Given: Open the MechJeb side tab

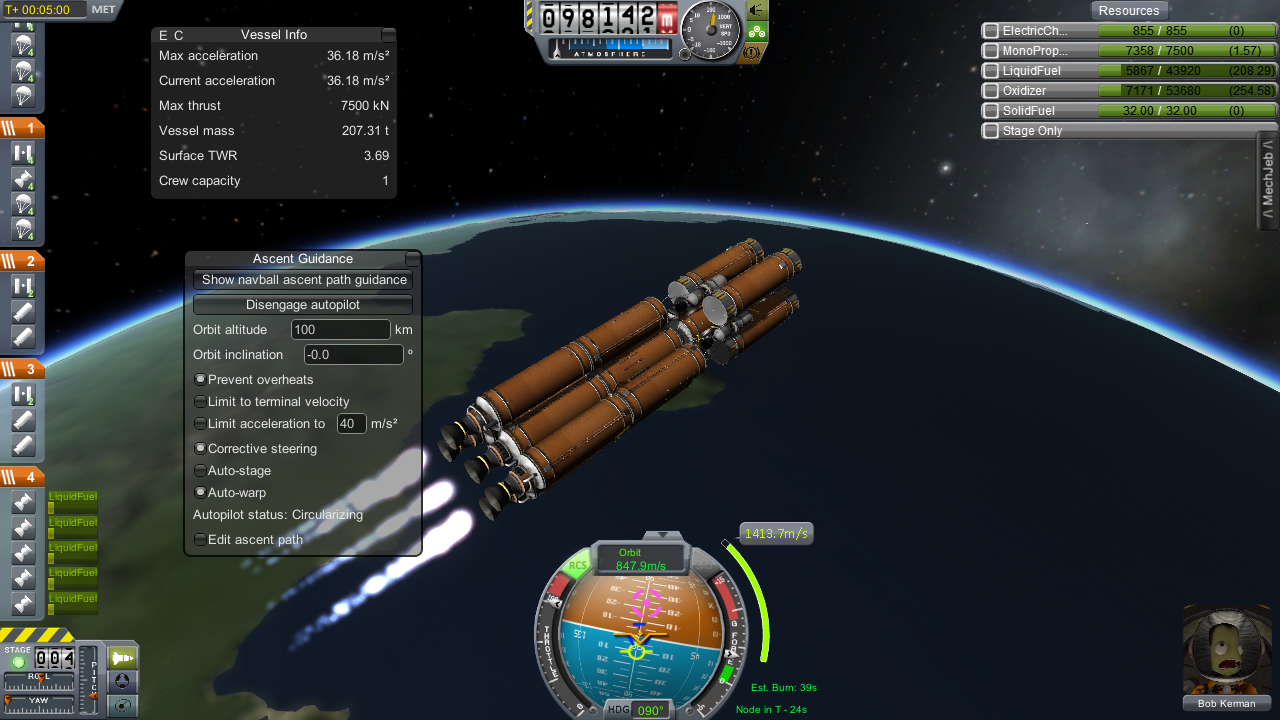Looking at the screenshot, I should (1268, 182).
